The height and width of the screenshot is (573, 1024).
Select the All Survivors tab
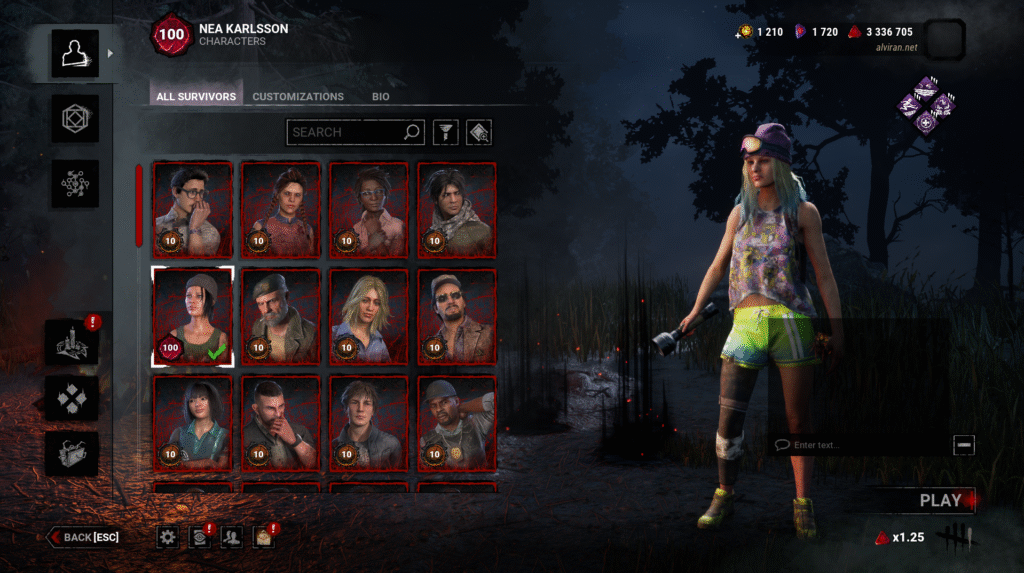(x=196, y=97)
